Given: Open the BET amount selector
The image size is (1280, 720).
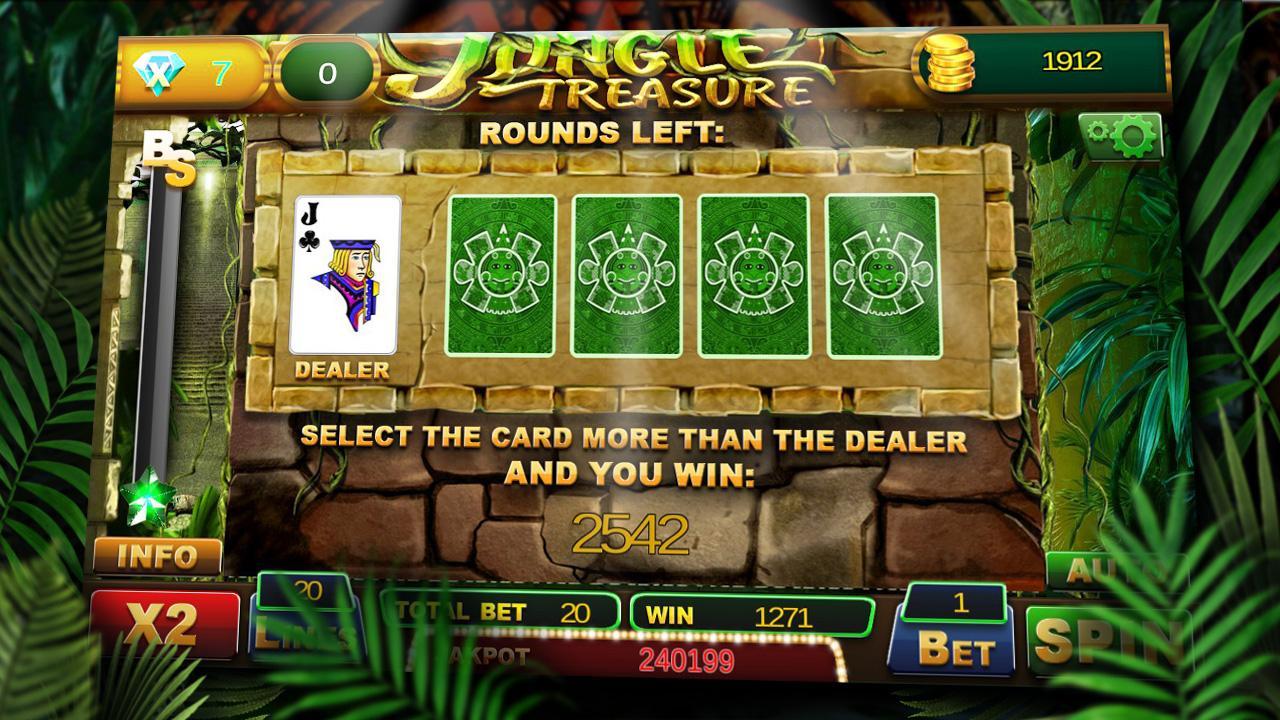Looking at the screenshot, I should tap(952, 647).
